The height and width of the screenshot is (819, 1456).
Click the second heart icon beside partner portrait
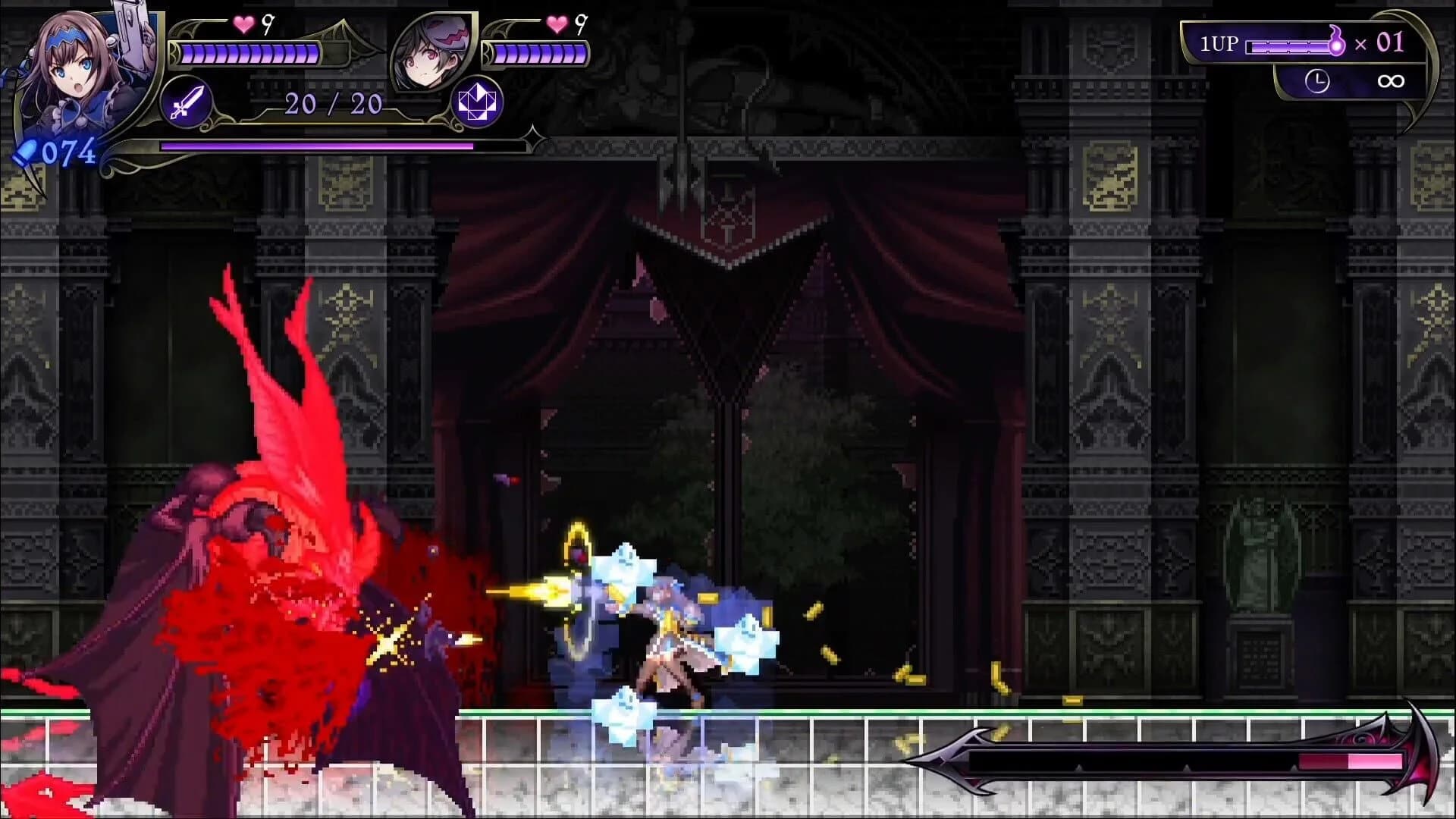point(557,27)
